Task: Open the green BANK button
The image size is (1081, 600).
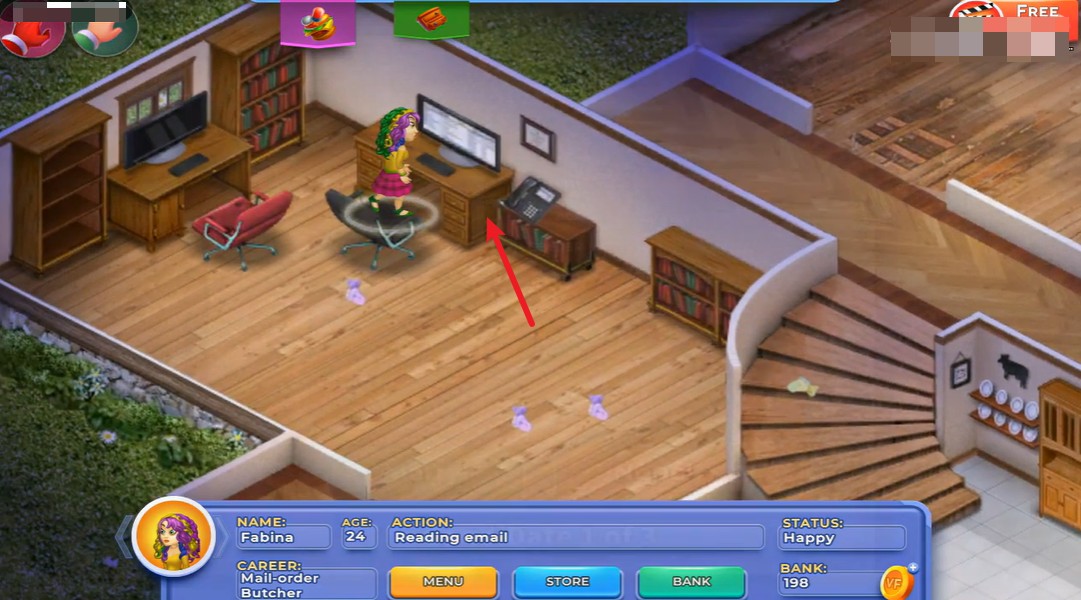Action: coord(691,581)
